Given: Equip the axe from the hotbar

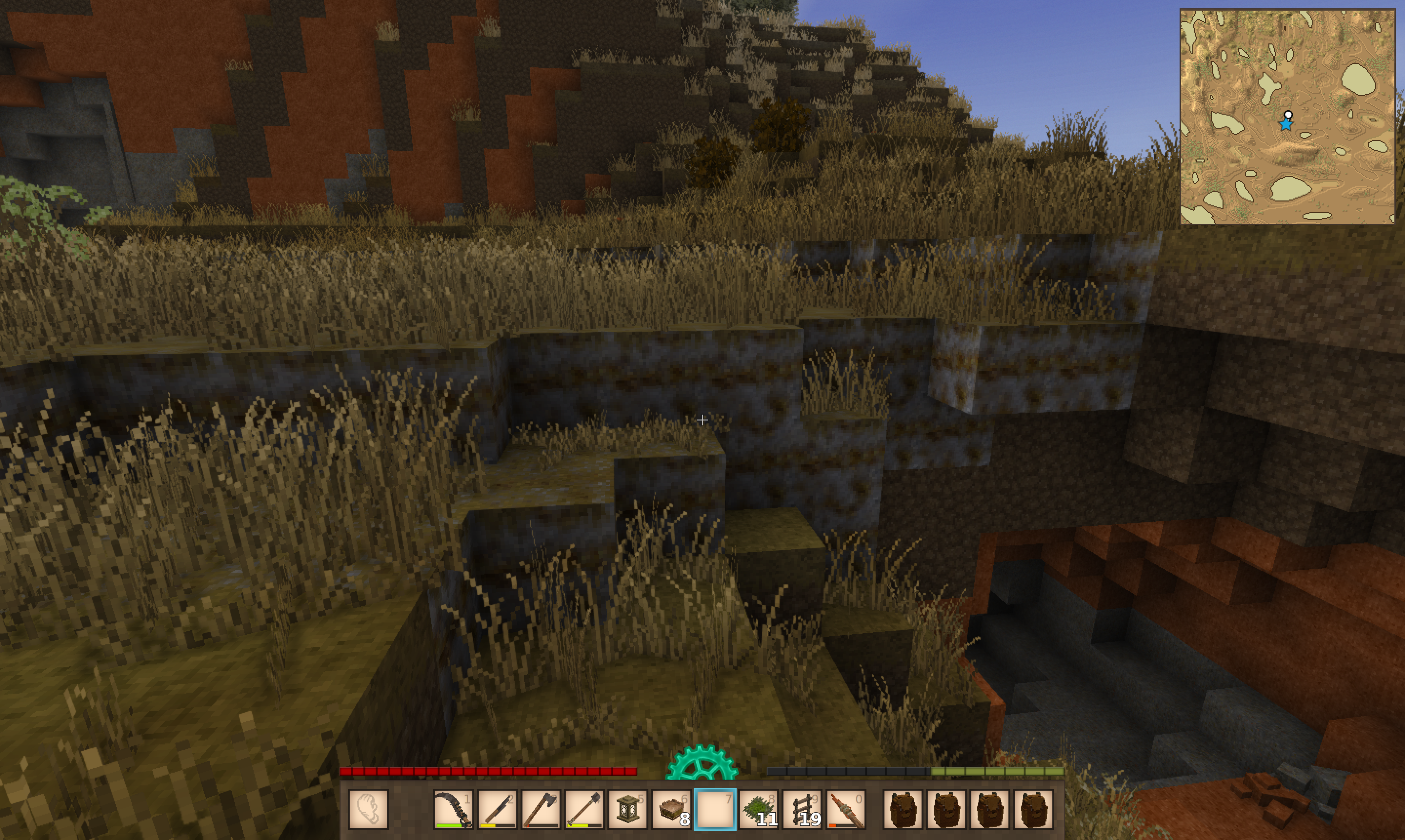Looking at the screenshot, I should [x=540, y=809].
